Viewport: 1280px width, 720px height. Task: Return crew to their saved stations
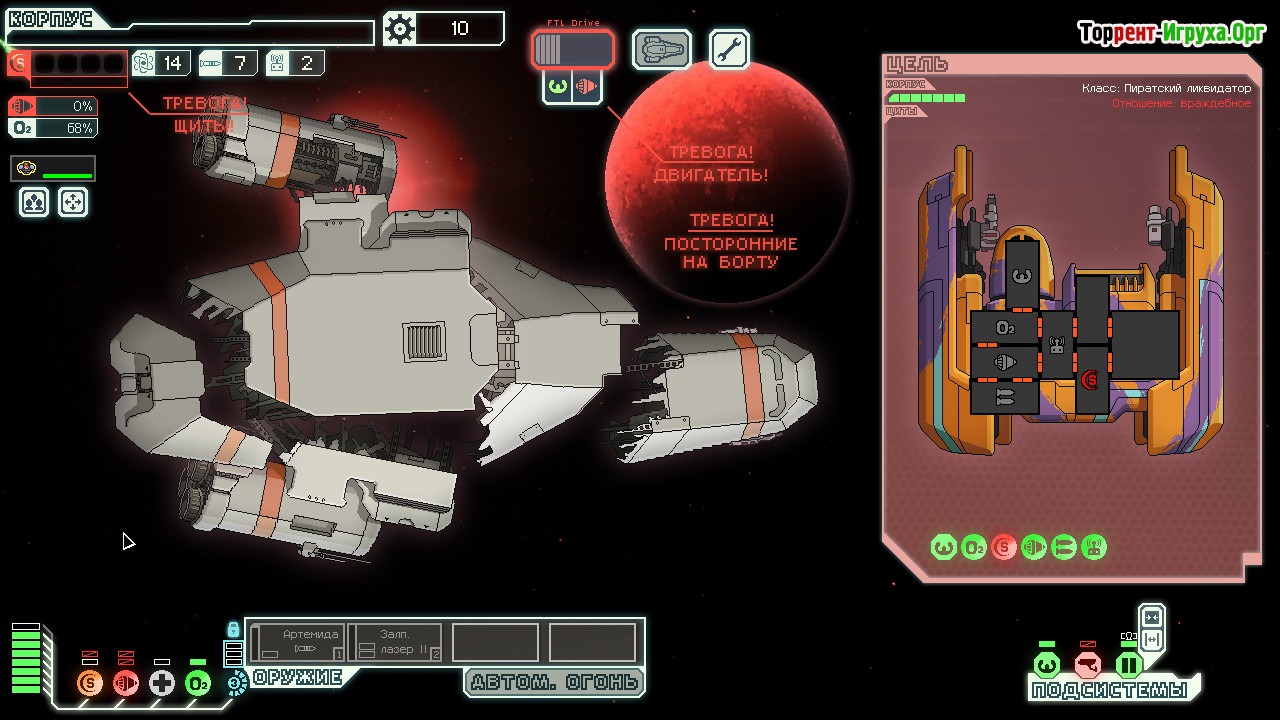point(73,203)
